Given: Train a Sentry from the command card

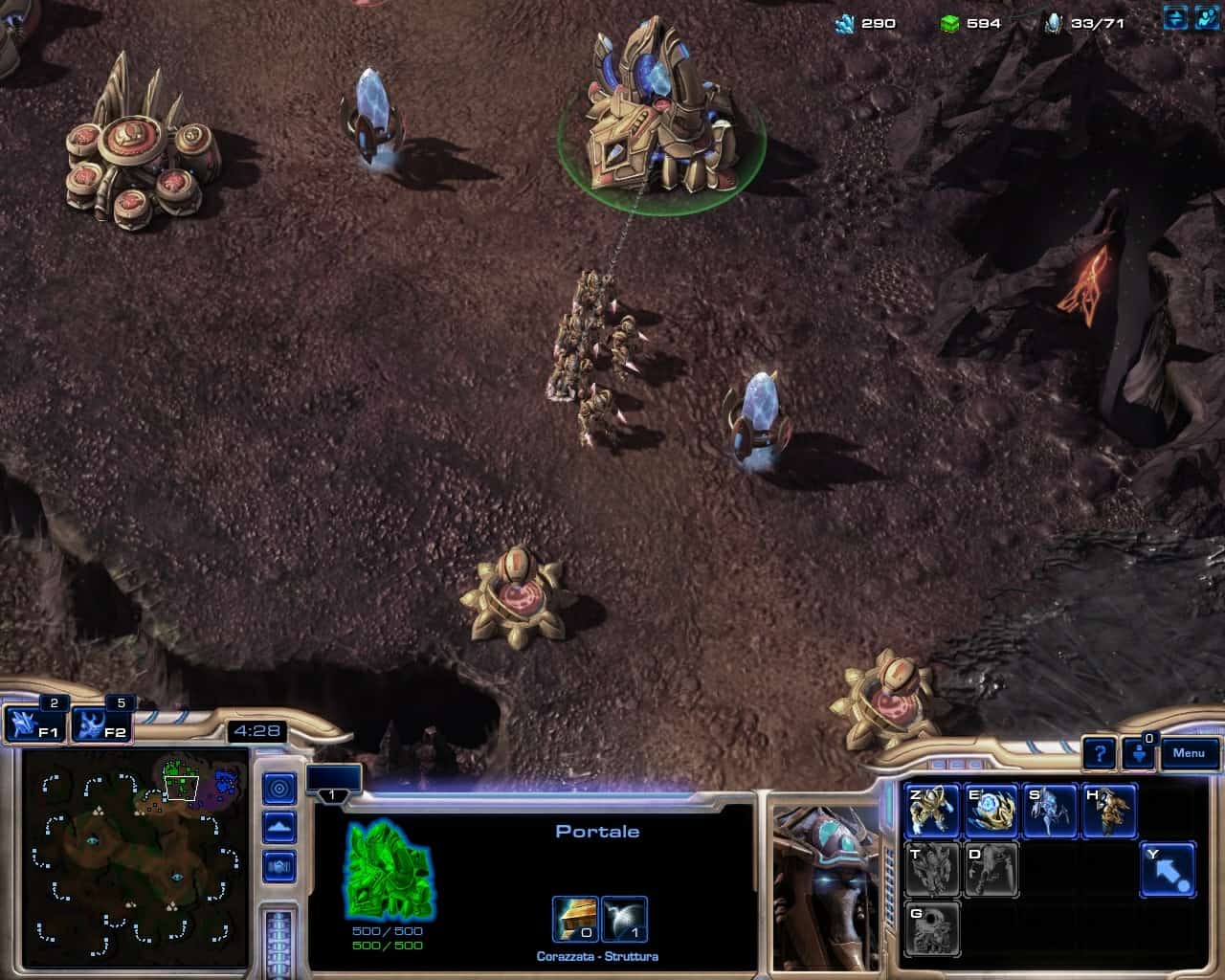Looking at the screenshot, I should pyautogui.click(x=991, y=811).
